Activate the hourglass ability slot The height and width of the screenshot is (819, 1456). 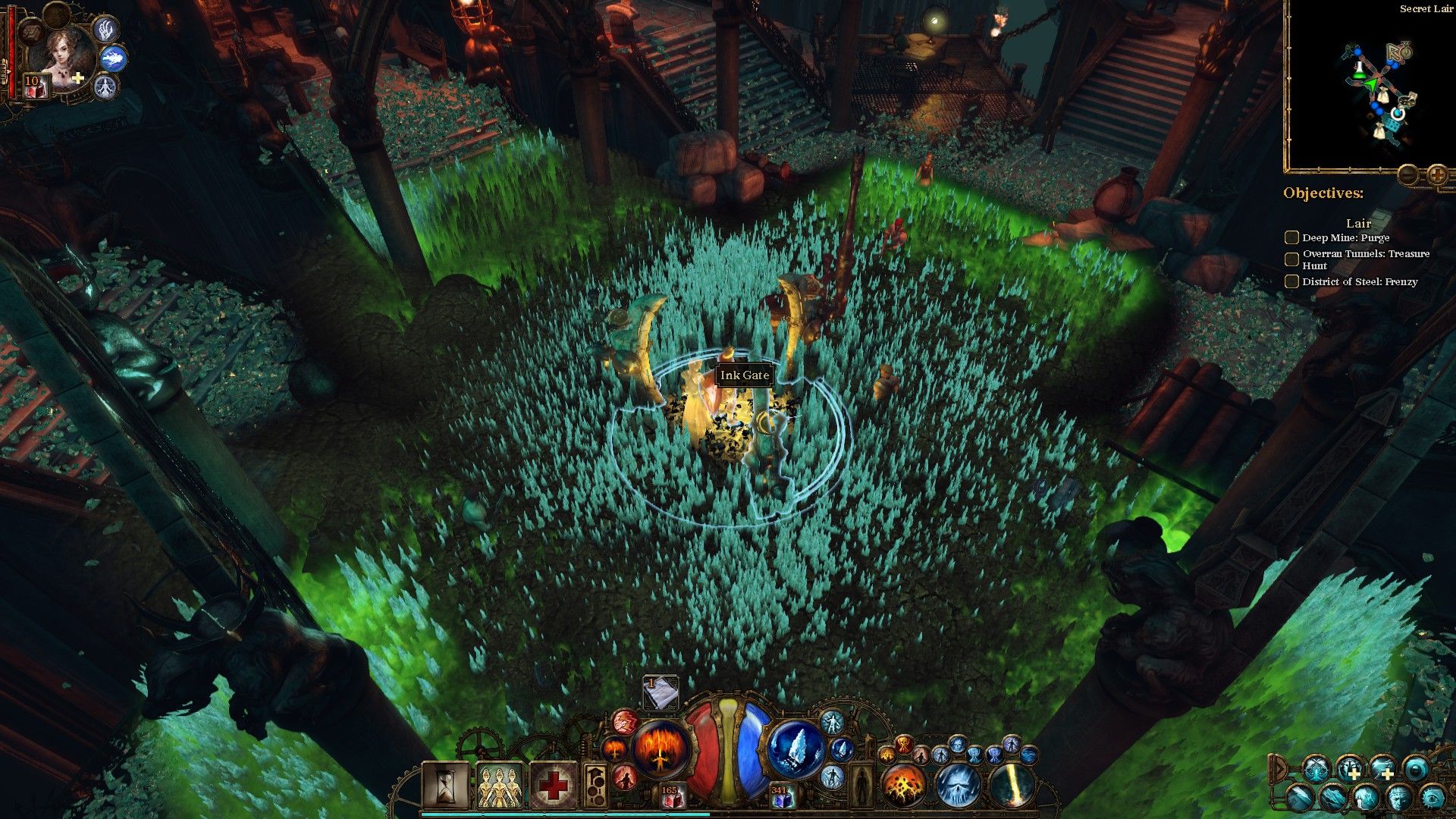click(x=445, y=784)
